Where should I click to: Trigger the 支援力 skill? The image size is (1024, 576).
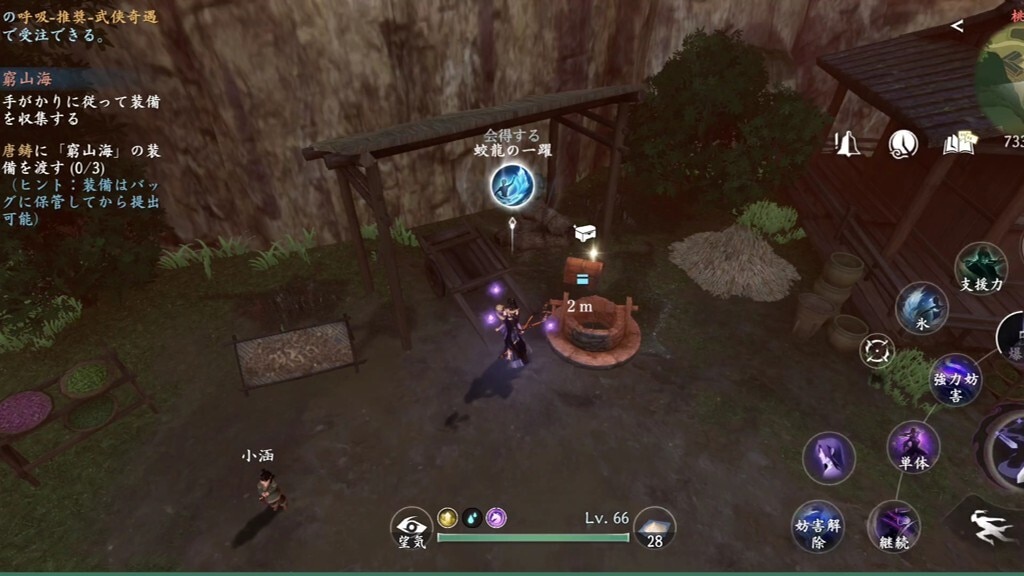(x=980, y=268)
